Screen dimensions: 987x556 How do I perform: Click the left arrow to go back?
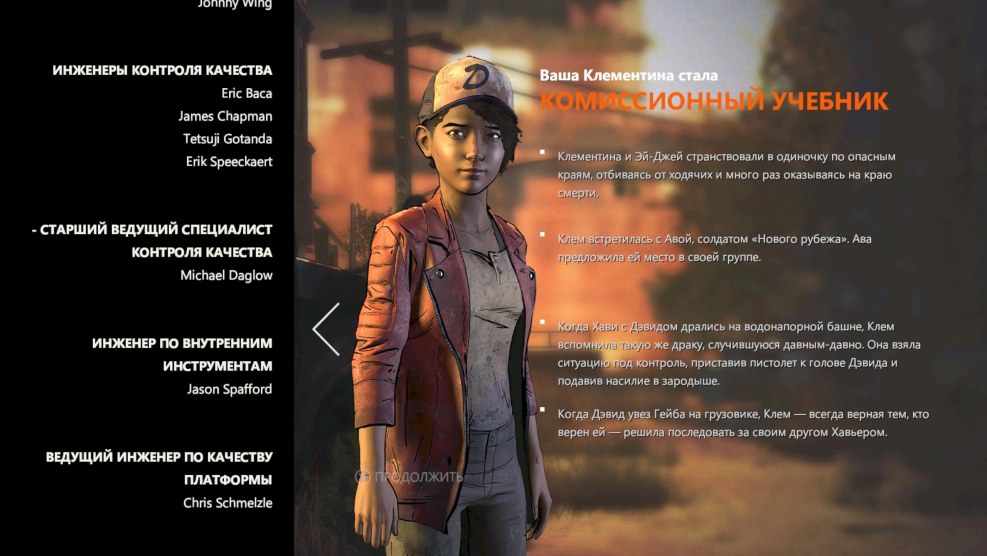pos(327,329)
